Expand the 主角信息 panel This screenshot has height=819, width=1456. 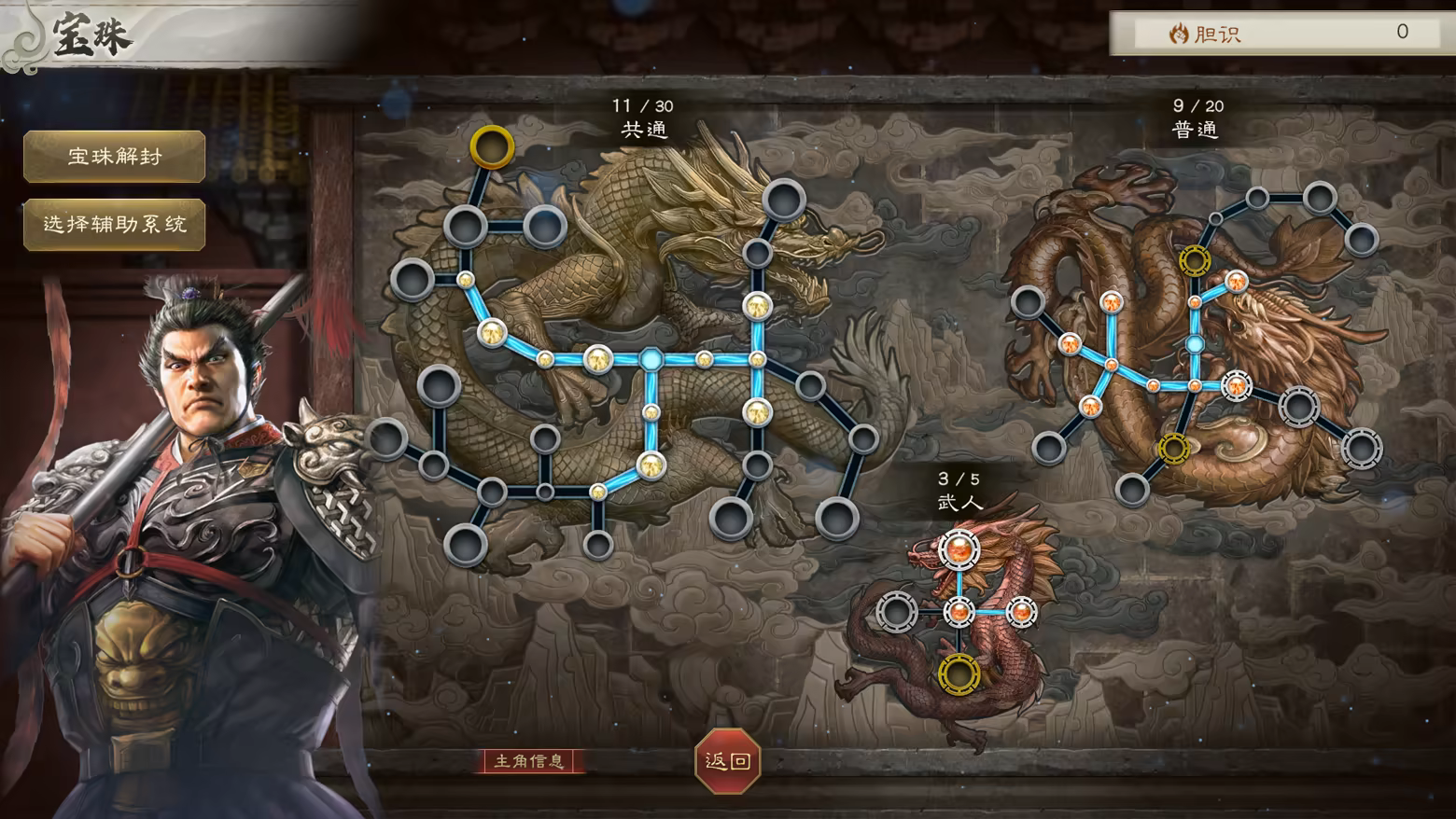point(529,759)
